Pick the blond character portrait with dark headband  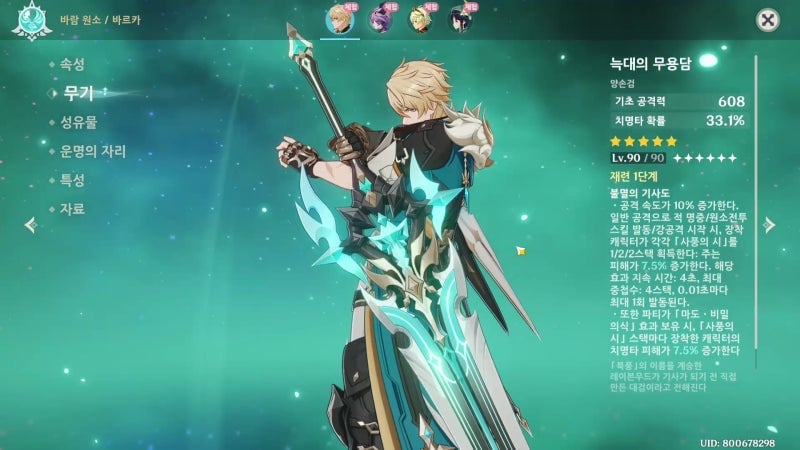[x=421, y=20]
